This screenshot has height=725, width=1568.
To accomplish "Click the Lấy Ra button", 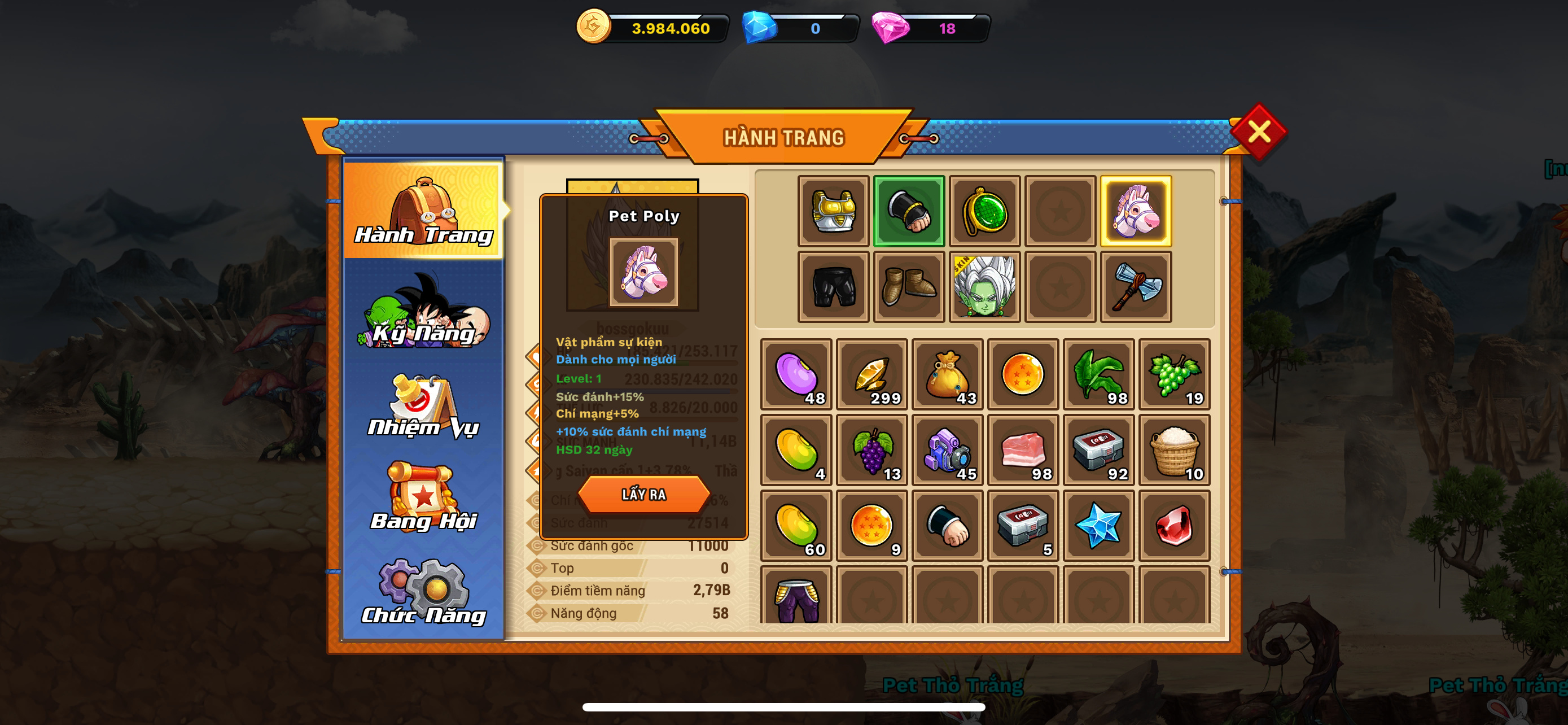I will click(x=643, y=493).
